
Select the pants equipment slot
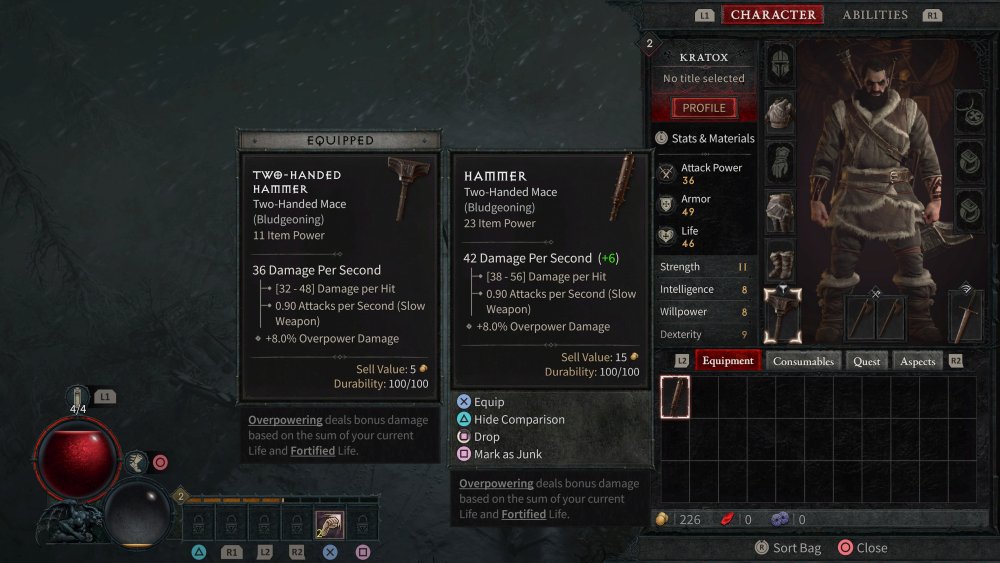point(780,211)
